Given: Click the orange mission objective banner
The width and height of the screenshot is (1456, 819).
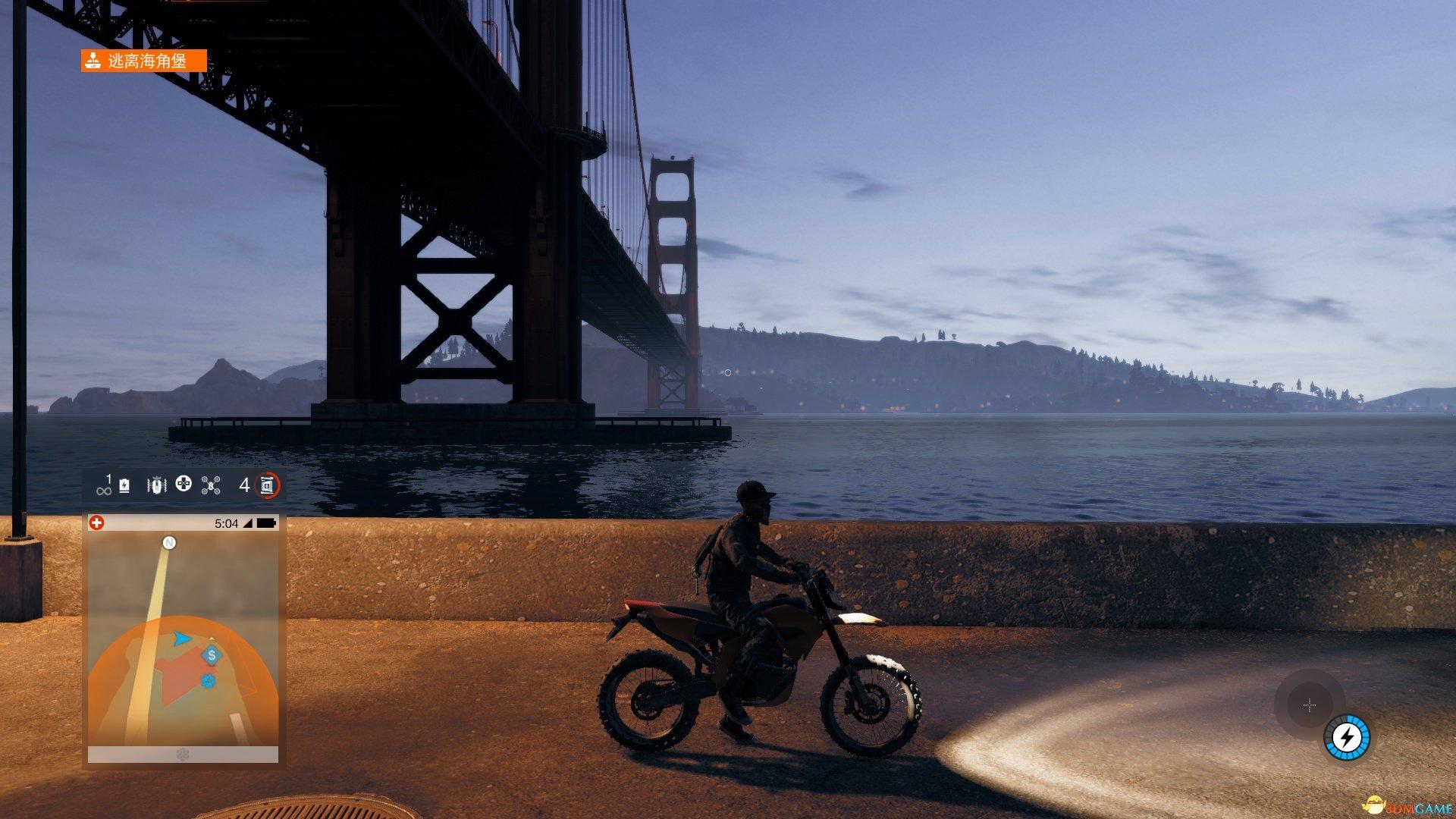Looking at the screenshot, I should click(x=144, y=61).
